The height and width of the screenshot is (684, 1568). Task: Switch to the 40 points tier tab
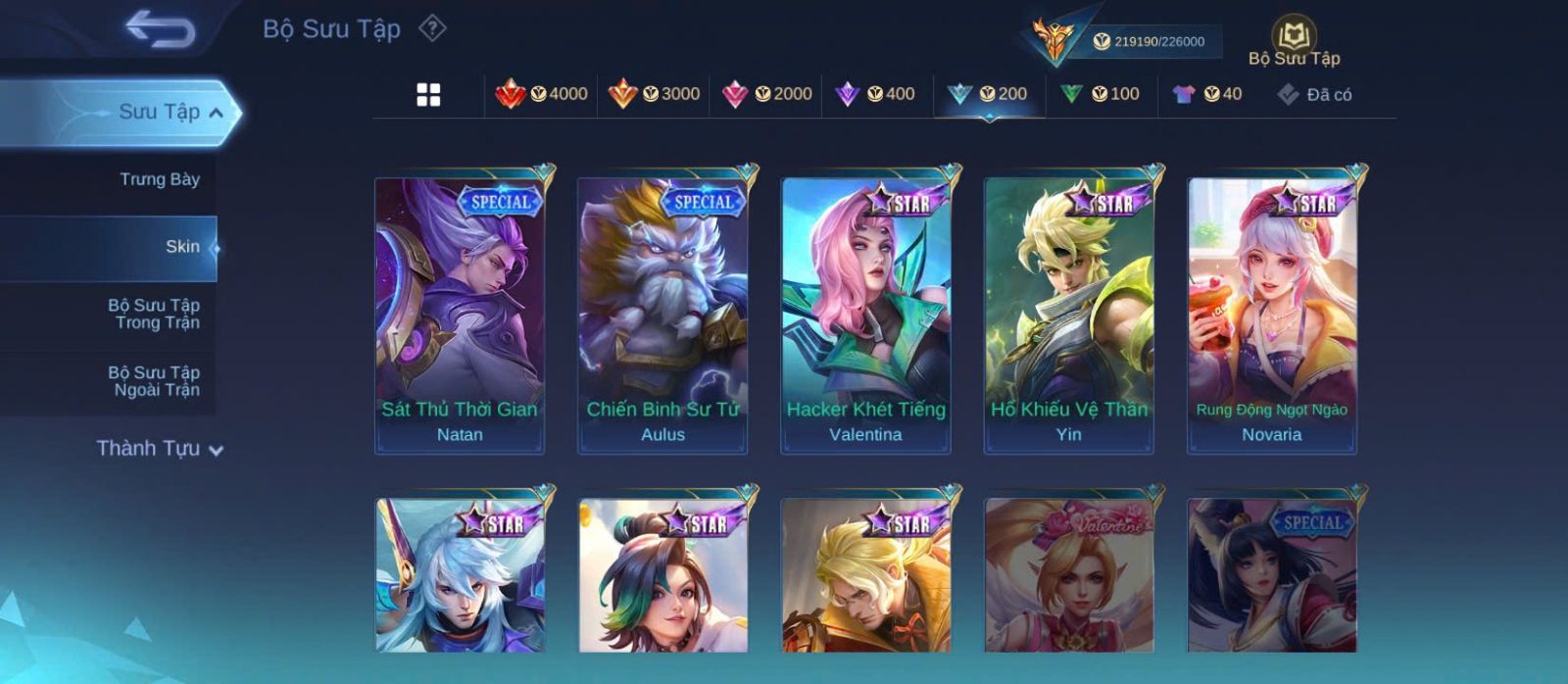tap(1207, 94)
